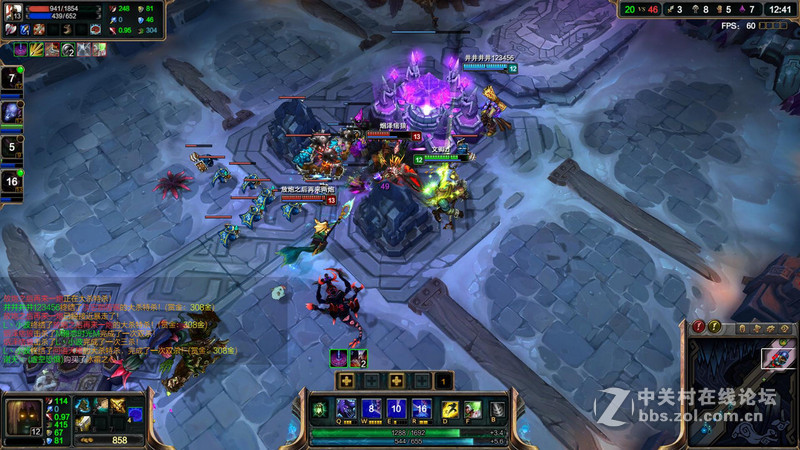Viewport: 800px width, 450px height.
Task: Select the green passive ability icon
Action: click(x=319, y=408)
